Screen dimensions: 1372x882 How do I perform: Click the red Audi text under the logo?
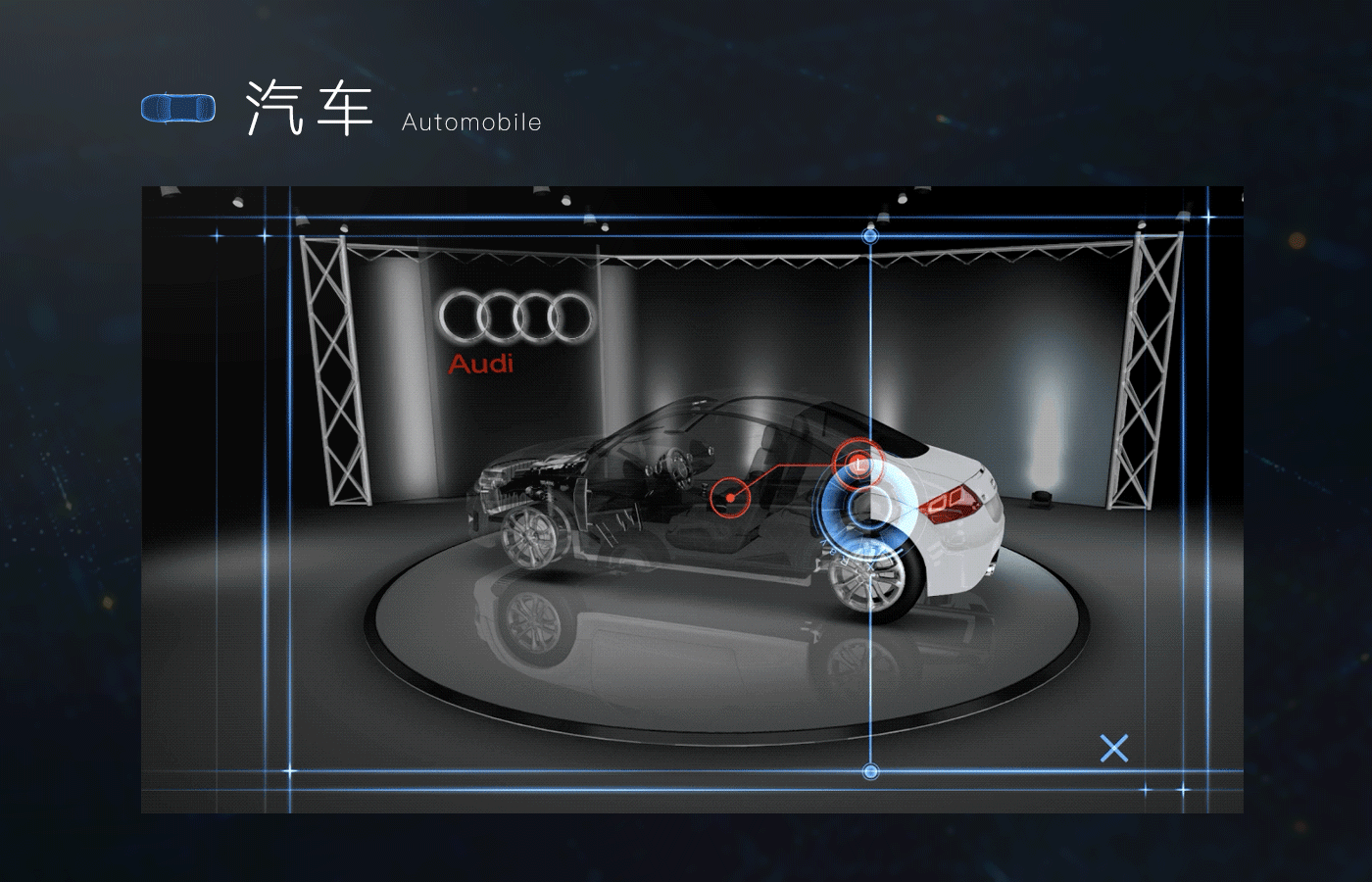(x=481, y=365)
